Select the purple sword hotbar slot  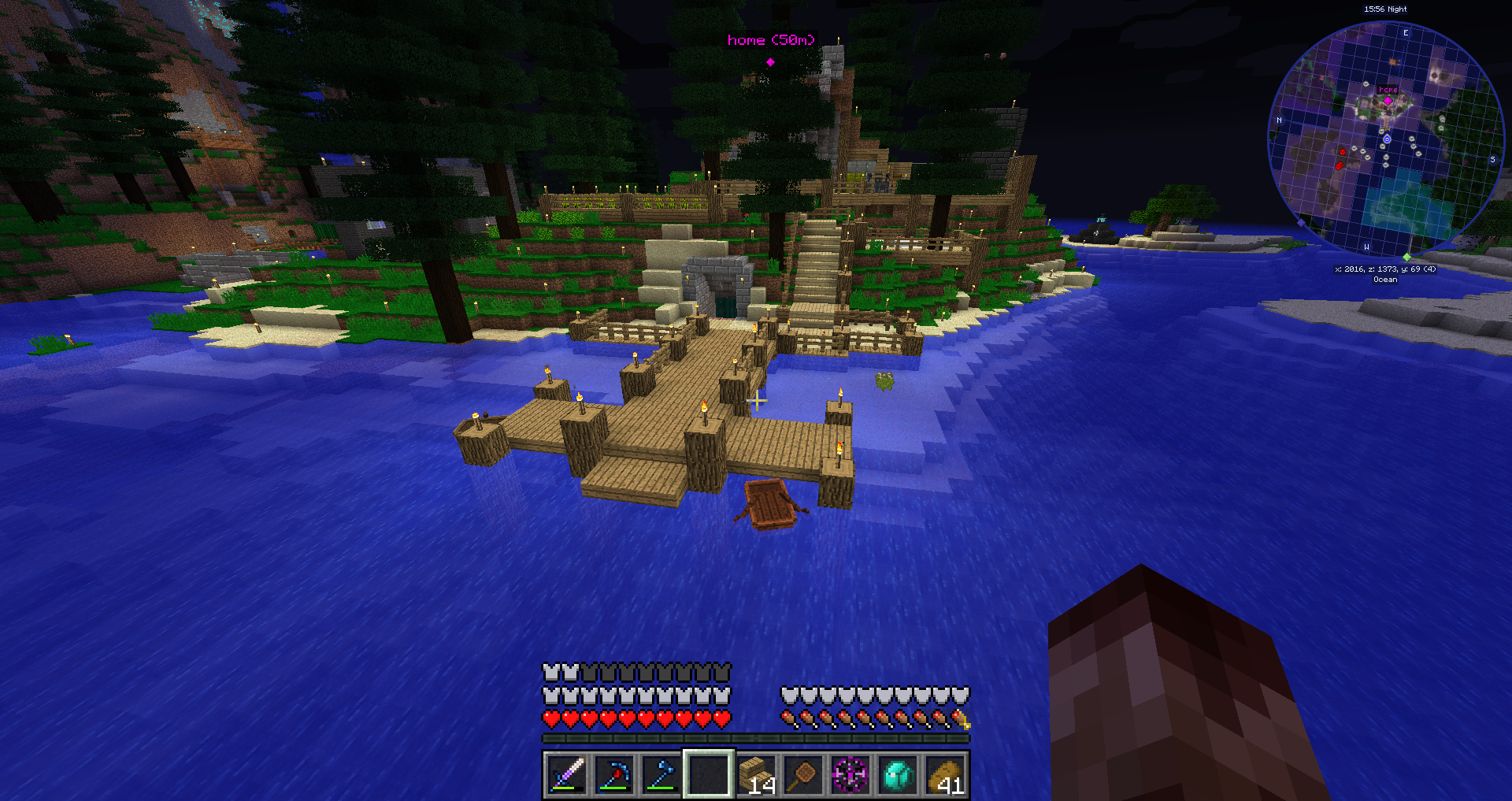tap(567, 774)
